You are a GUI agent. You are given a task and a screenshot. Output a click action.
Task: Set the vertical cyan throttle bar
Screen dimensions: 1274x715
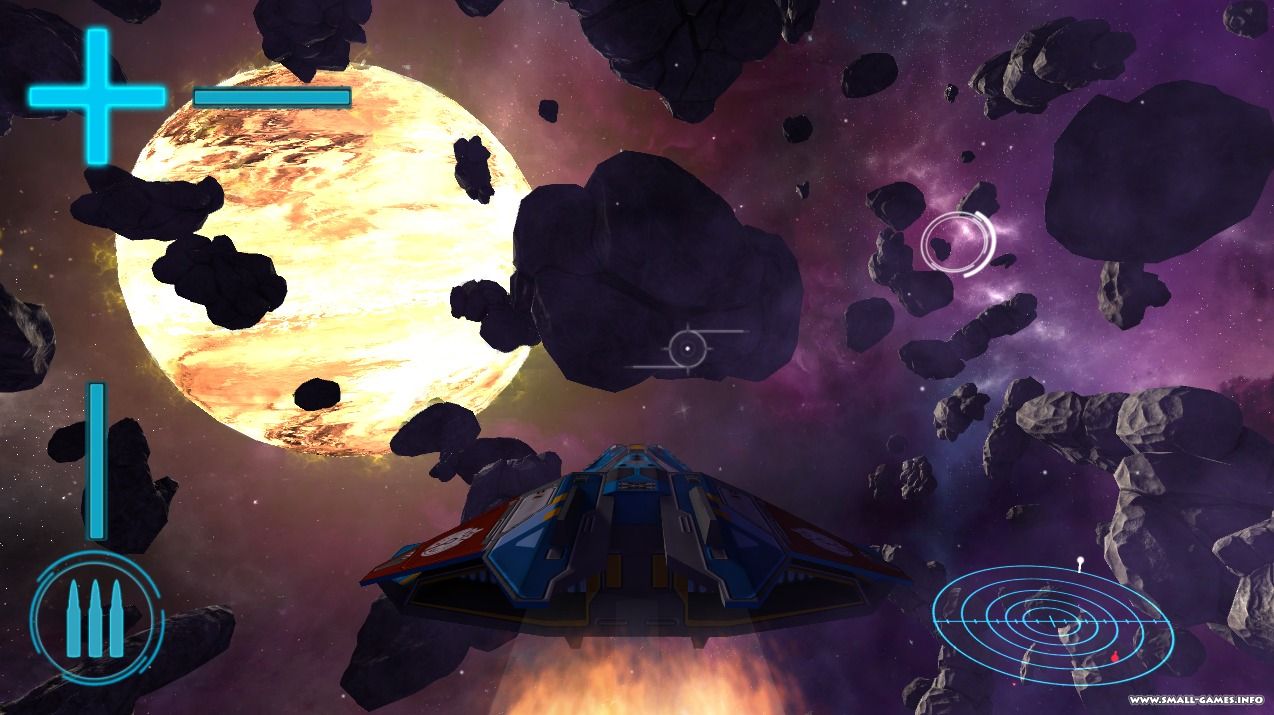(96, 460)
